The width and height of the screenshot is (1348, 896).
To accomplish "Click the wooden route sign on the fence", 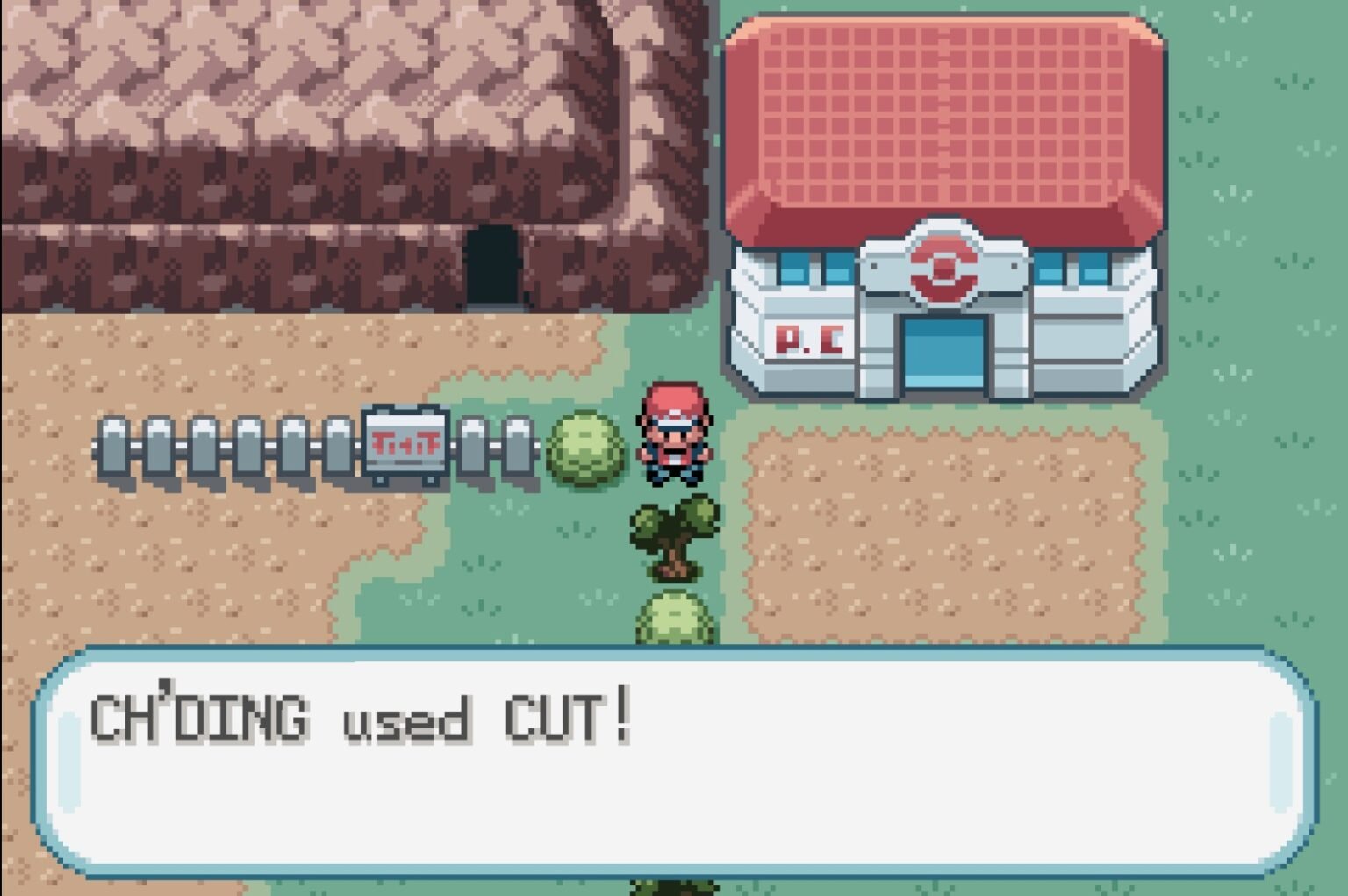I will pos(405,443).
